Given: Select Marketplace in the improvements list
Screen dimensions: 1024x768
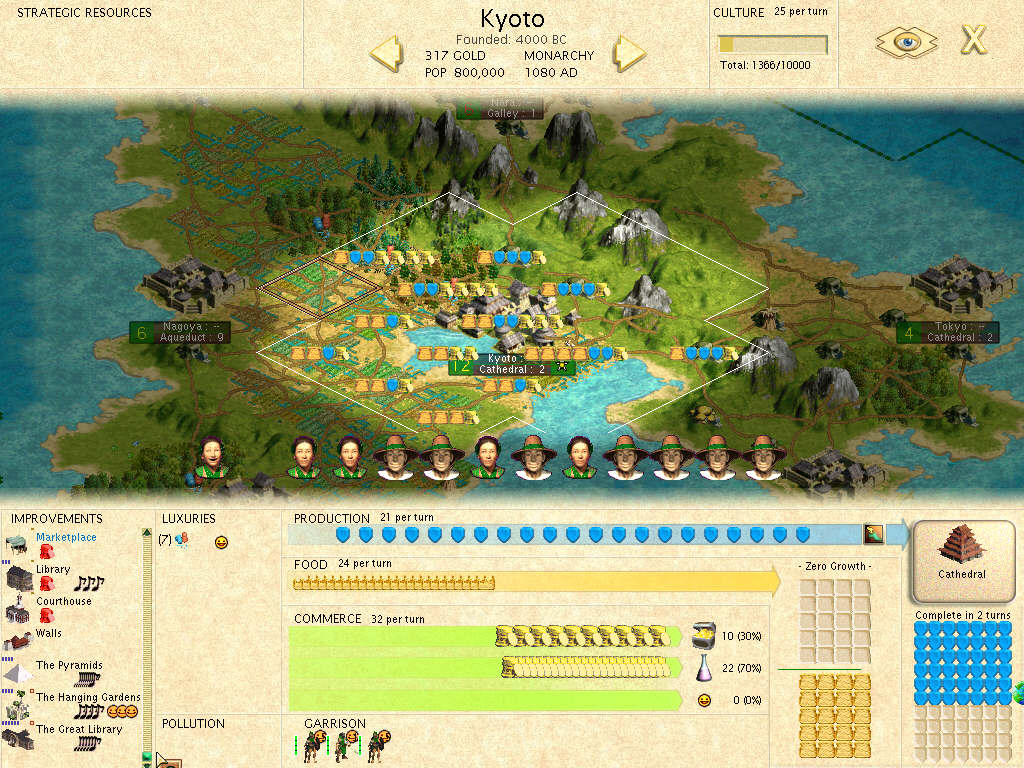Looking at the screenshot, I should point(66,537).
